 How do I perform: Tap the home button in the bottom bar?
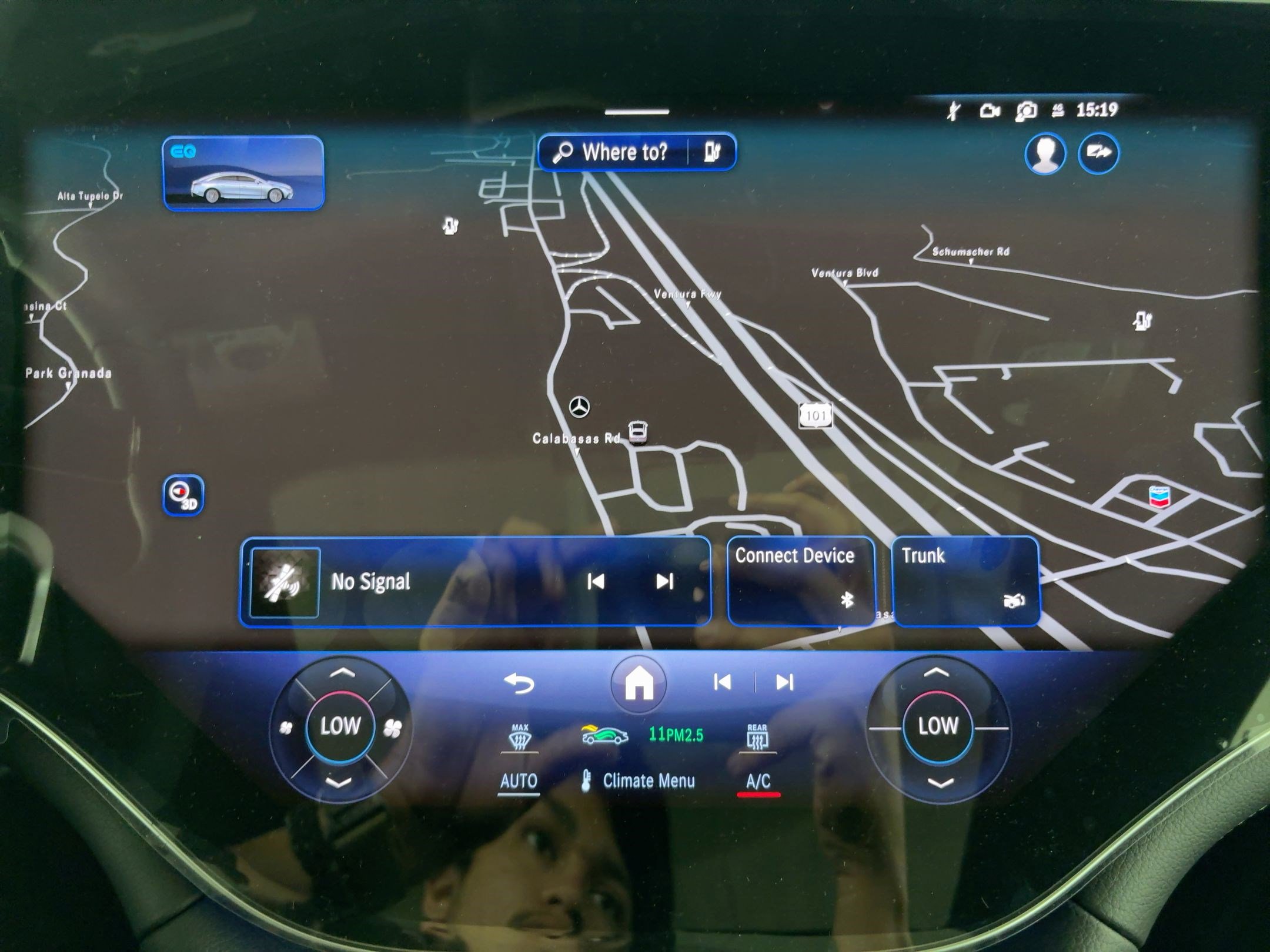[x=638, y=682]
